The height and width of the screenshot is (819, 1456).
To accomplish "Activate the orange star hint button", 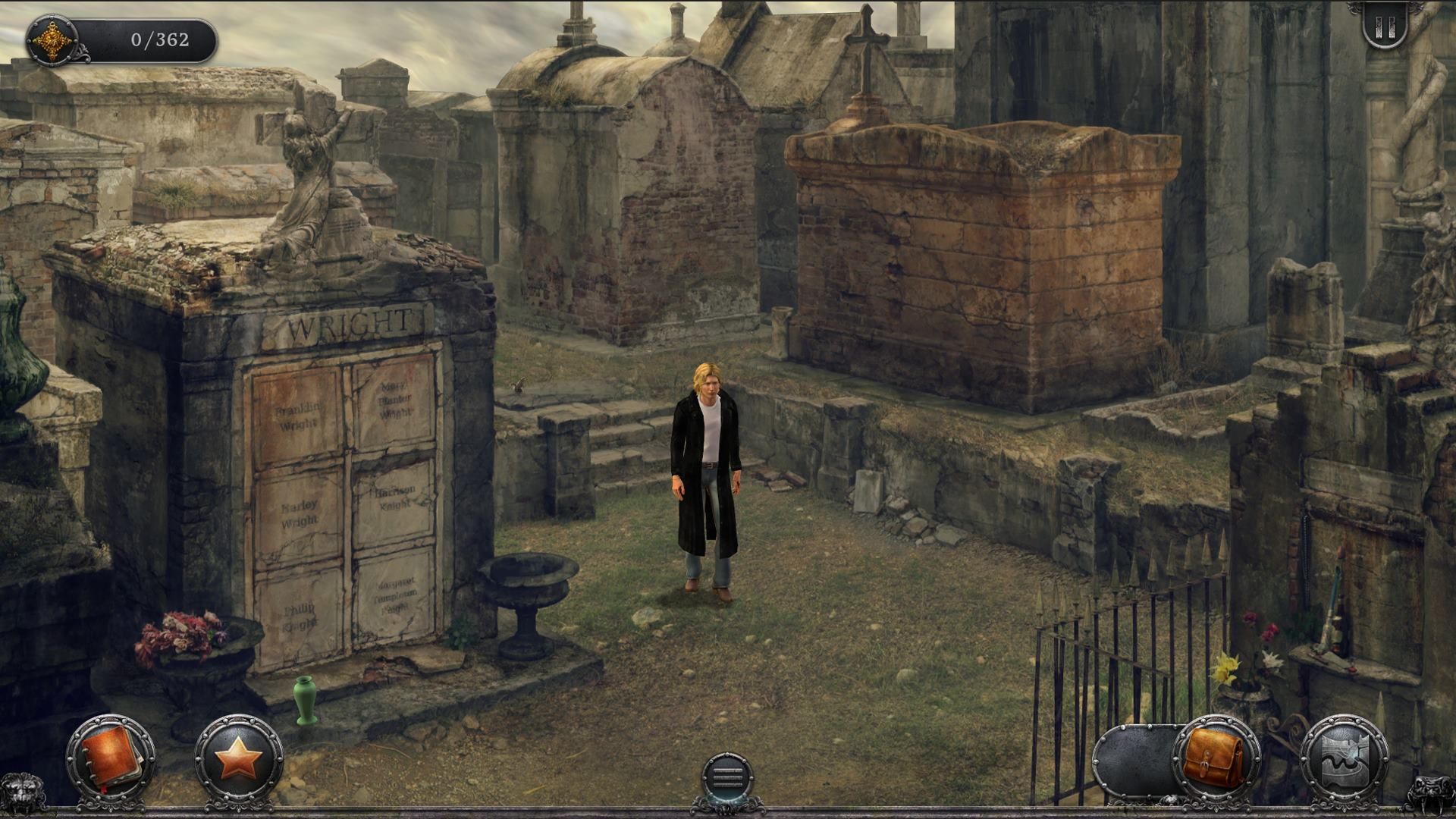I will (x=239, y=757).
